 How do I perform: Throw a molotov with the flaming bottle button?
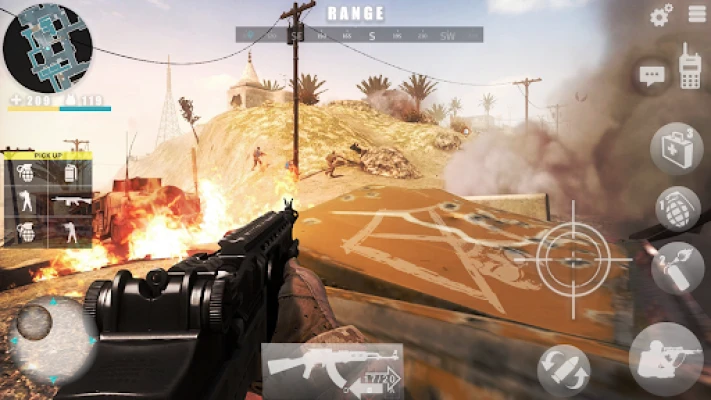point(676,267)
